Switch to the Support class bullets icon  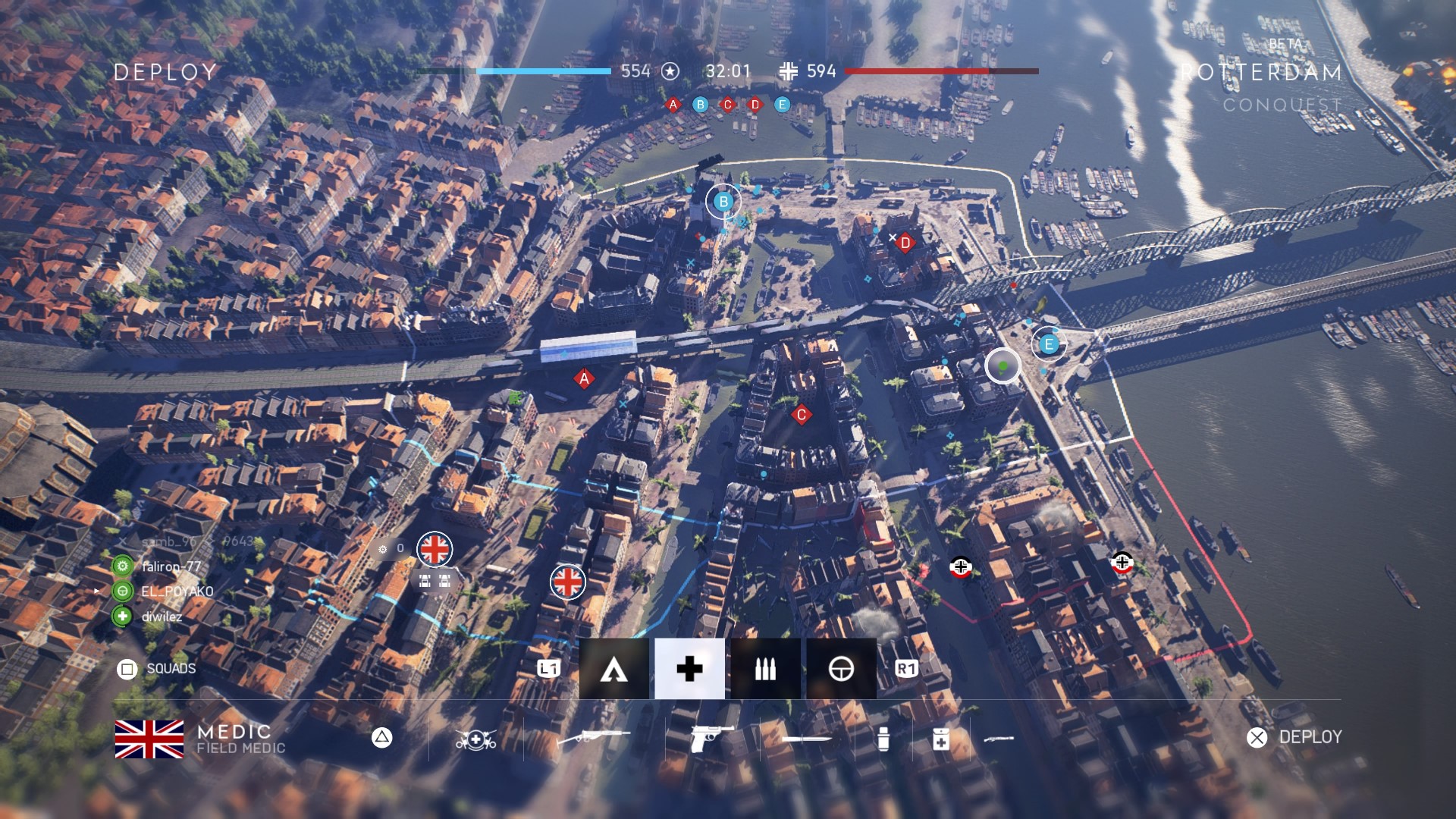pos(765,669)
